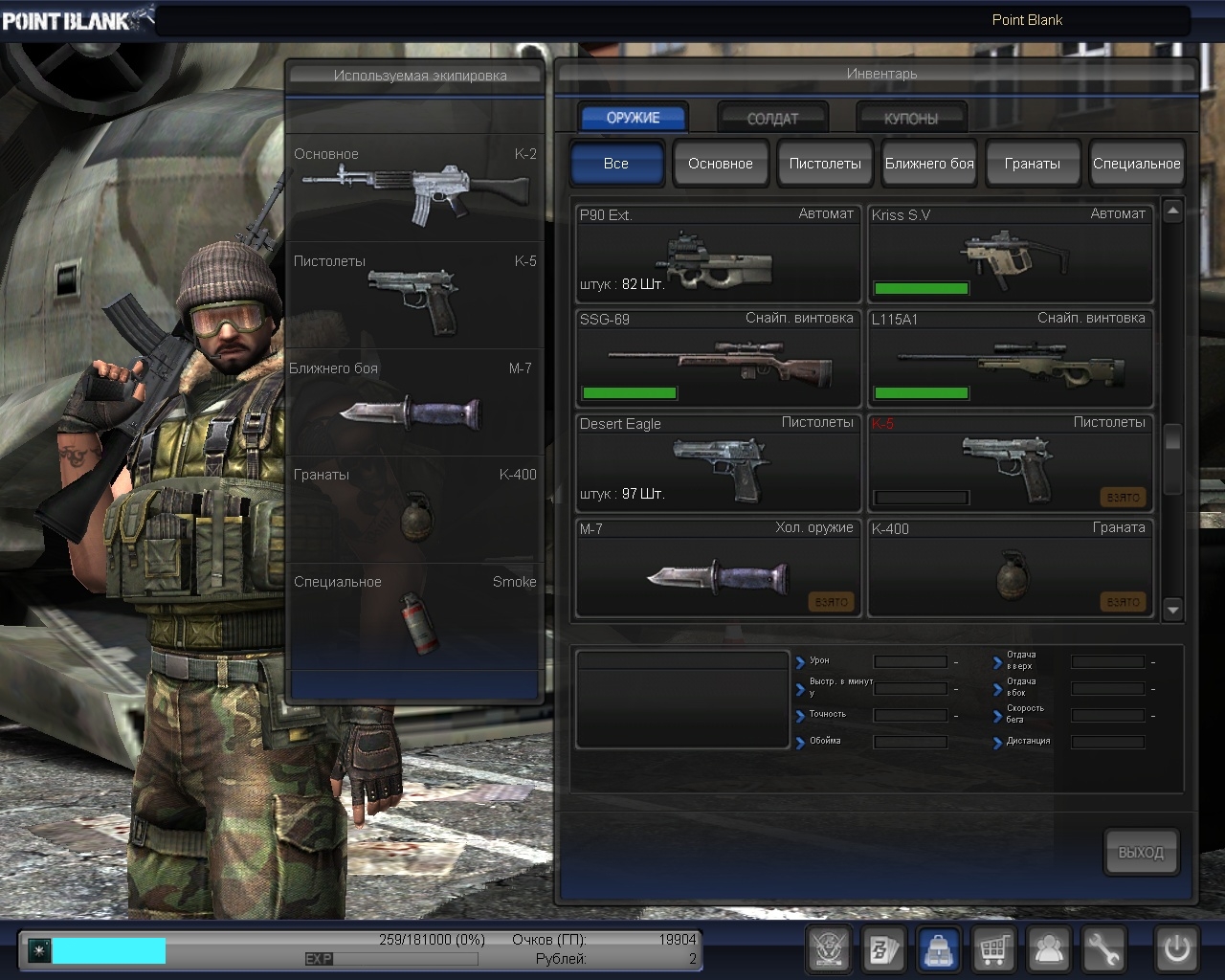Image resolution: width=1225 pixels, height=980 pixels.
Task: Open the PB cards icon
Action: pos(883,950)
